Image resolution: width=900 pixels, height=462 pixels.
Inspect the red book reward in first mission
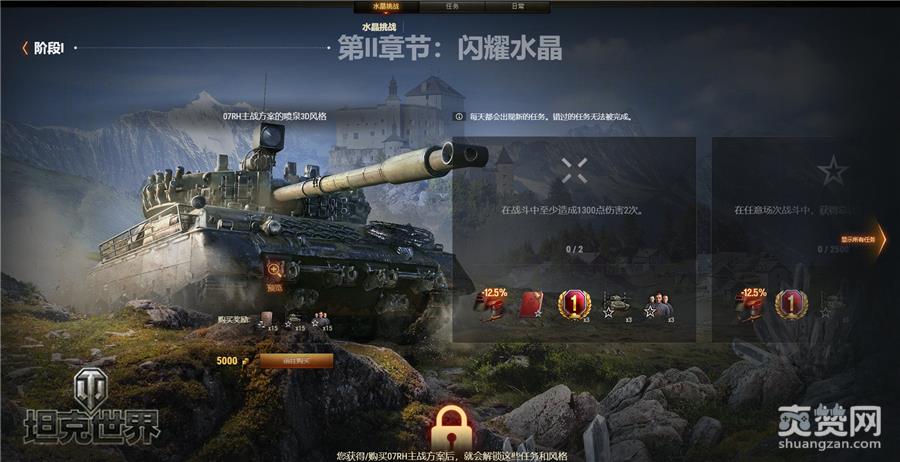pos(530,304)
